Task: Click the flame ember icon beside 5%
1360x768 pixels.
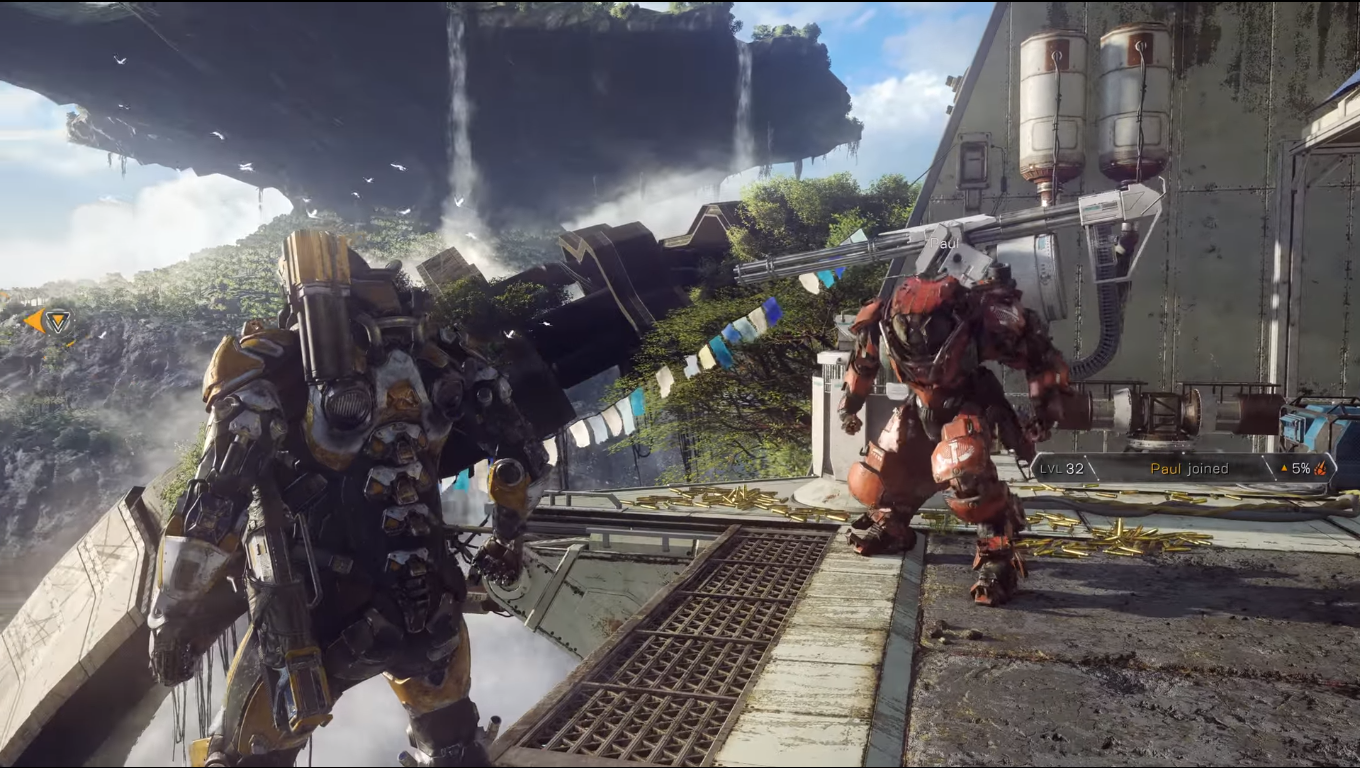Action: [x=1320, y=468]
